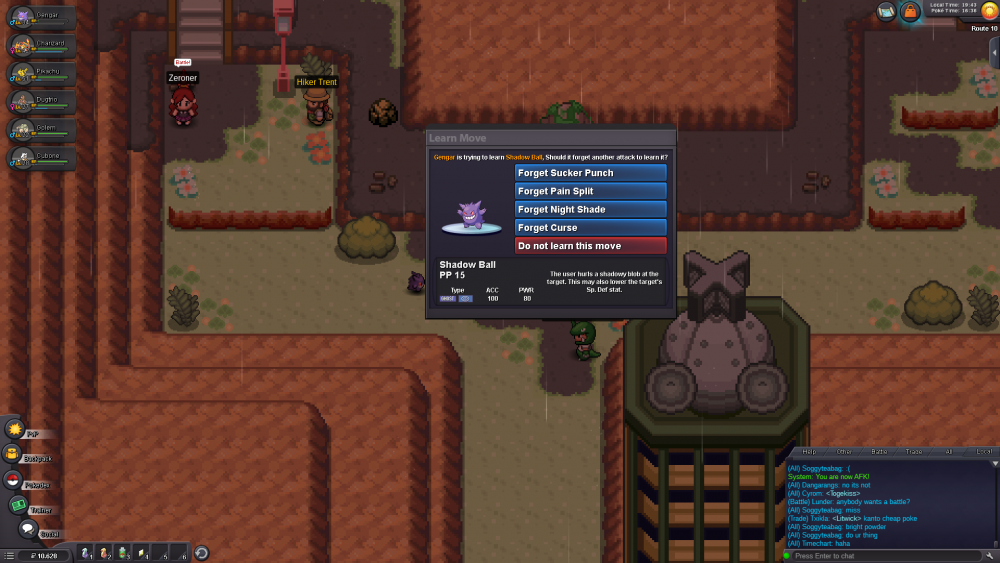This screenshot has width=1000, height=563.
Task: Select Gengar in the party list
Action: [x=40, y=19]
